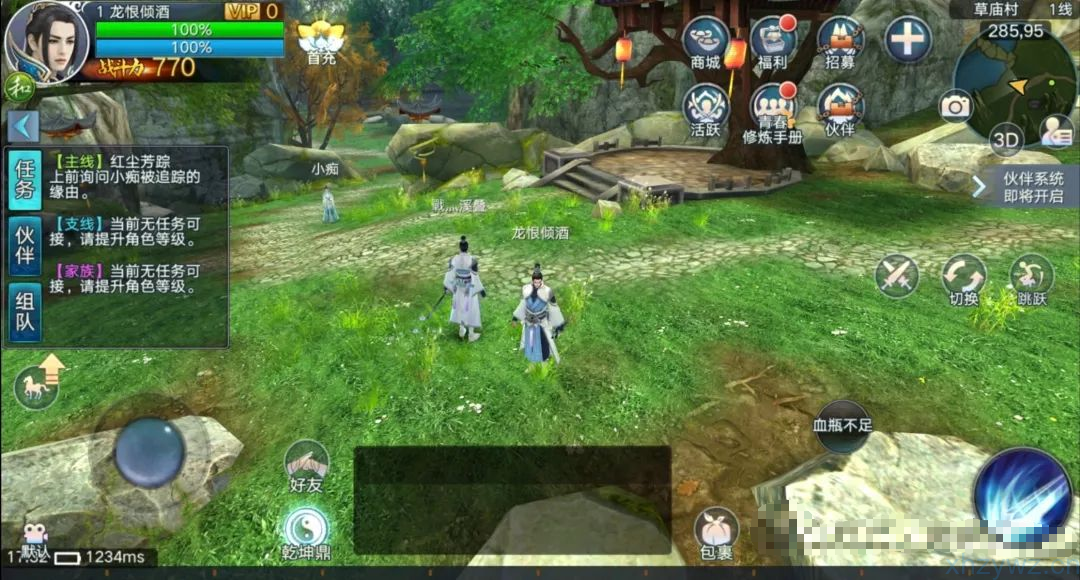Open the 乾坤鼎 yin-yang icon
The image size is (1080, 580).
[307, 530]
